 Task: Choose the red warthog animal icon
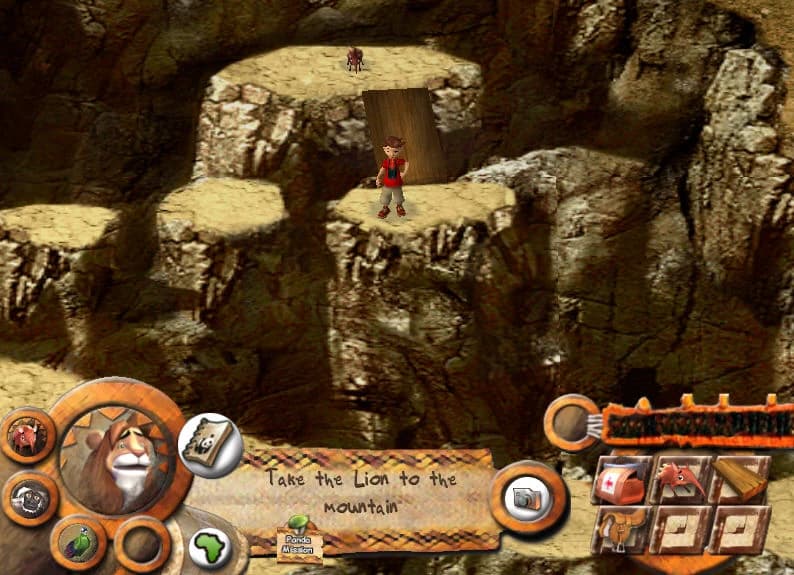click(25, 436)
